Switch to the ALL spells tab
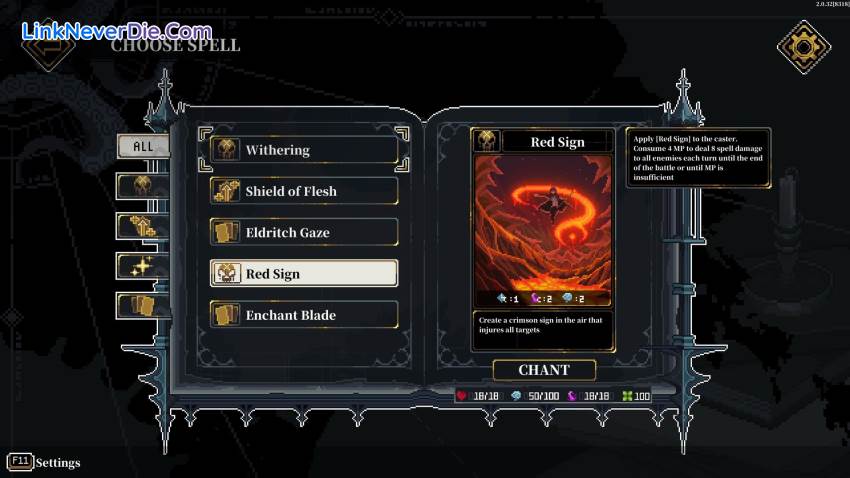The width and height of the screenshot is (850, 478). click(143, 146)
